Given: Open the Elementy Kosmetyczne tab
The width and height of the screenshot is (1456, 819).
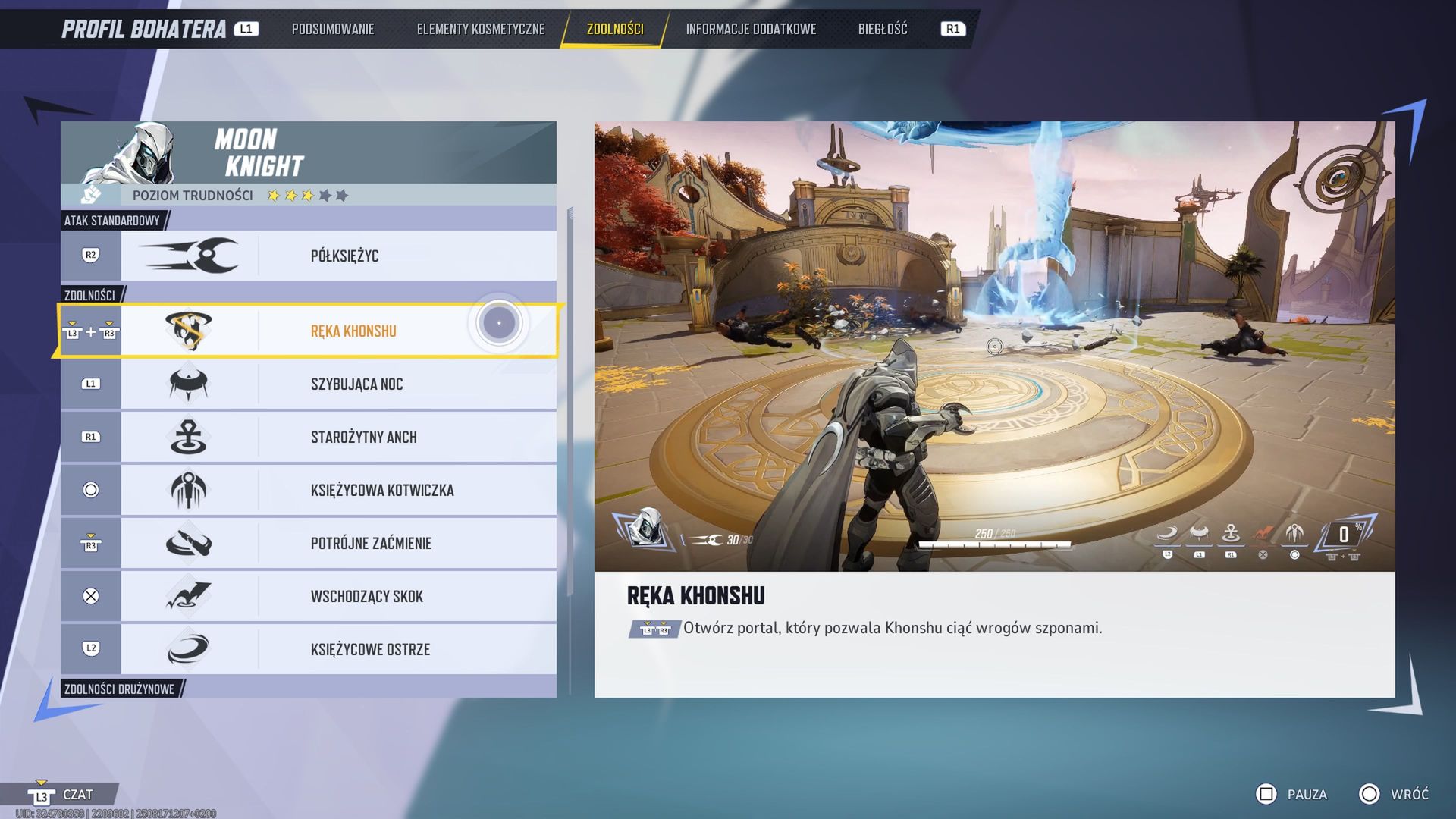Looking at the screenshot, I should [x=480, y=29].
